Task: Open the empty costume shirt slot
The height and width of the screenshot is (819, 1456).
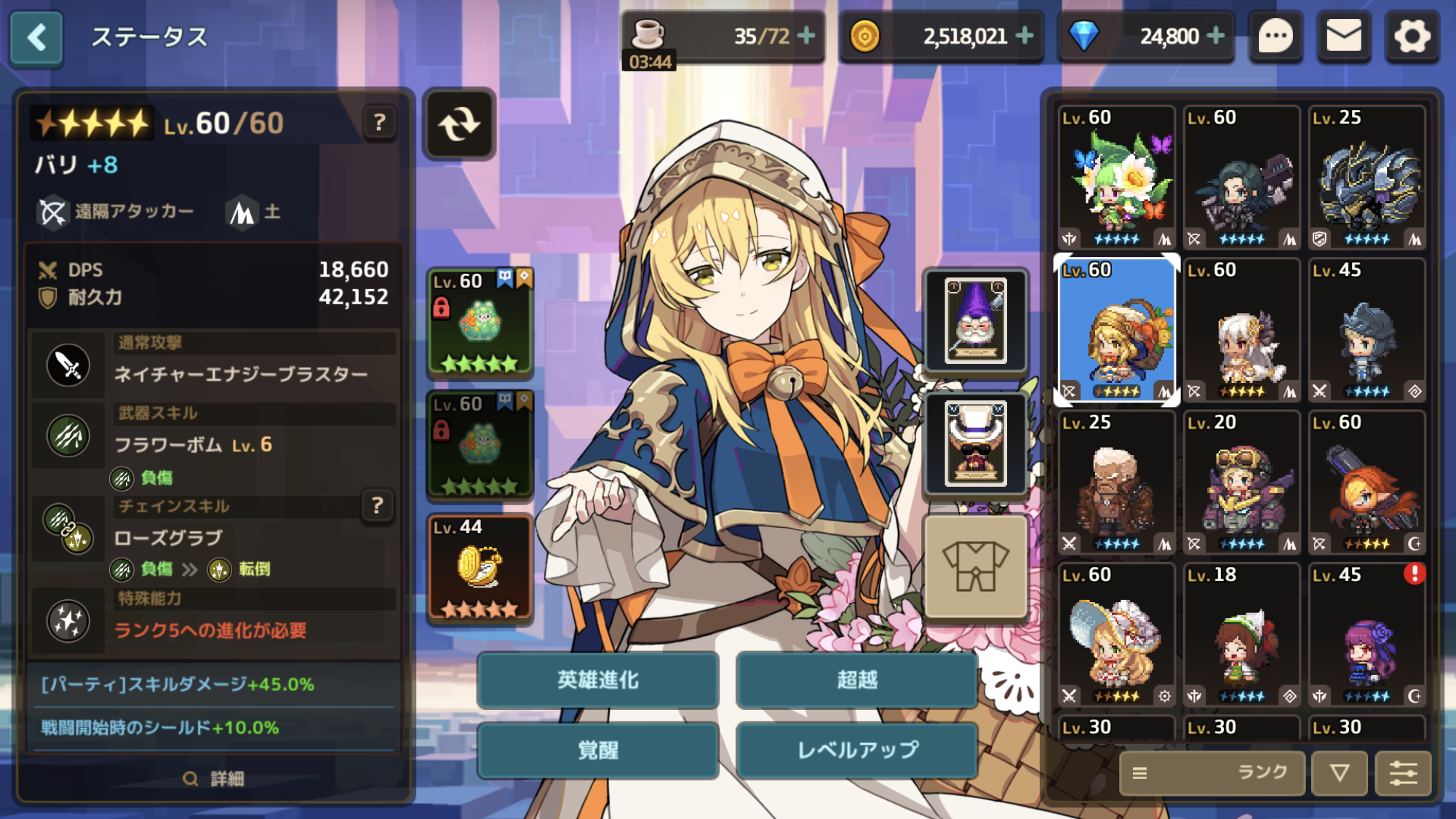Action: tap(975, 566)
